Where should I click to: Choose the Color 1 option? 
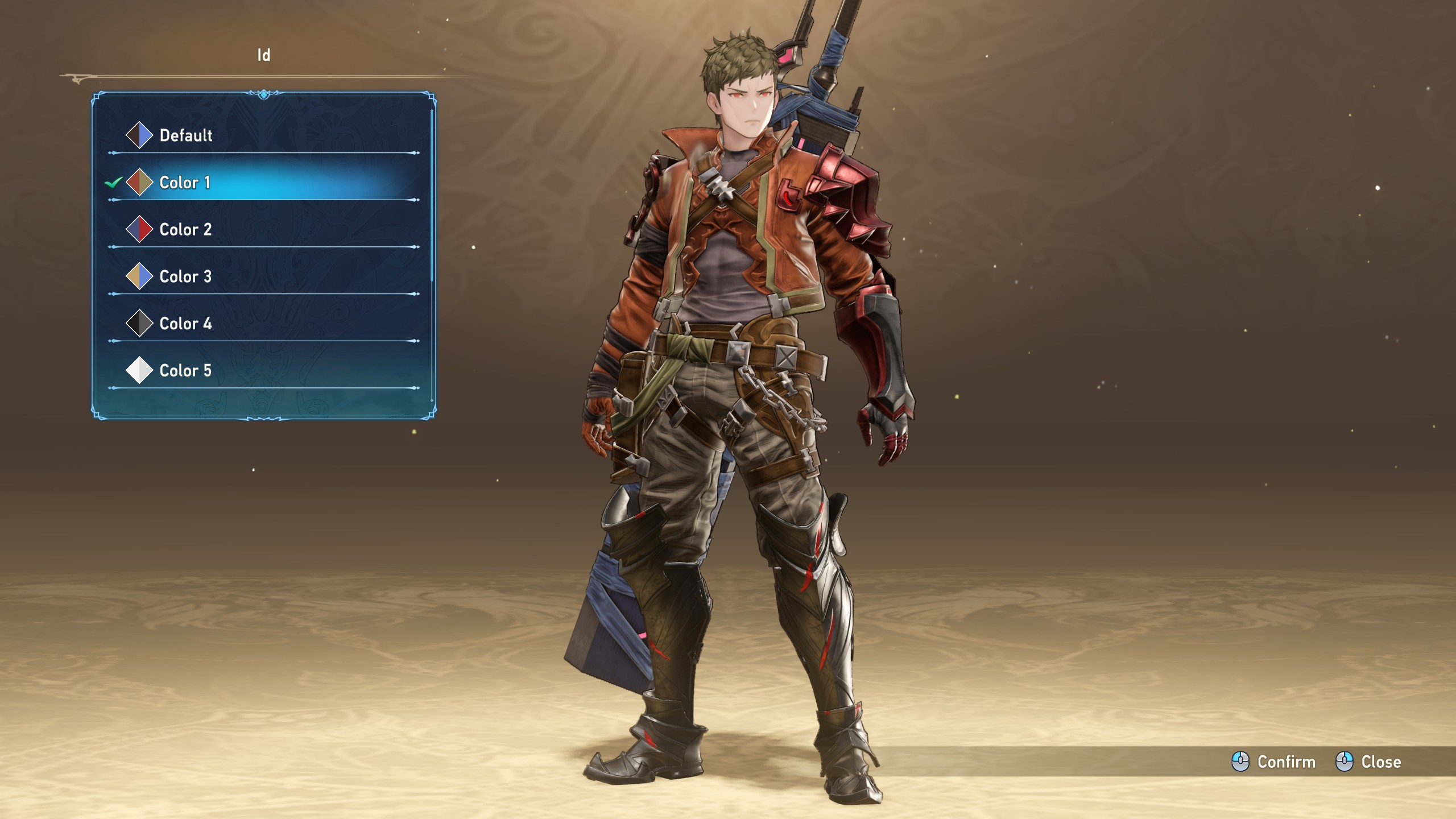185,183
